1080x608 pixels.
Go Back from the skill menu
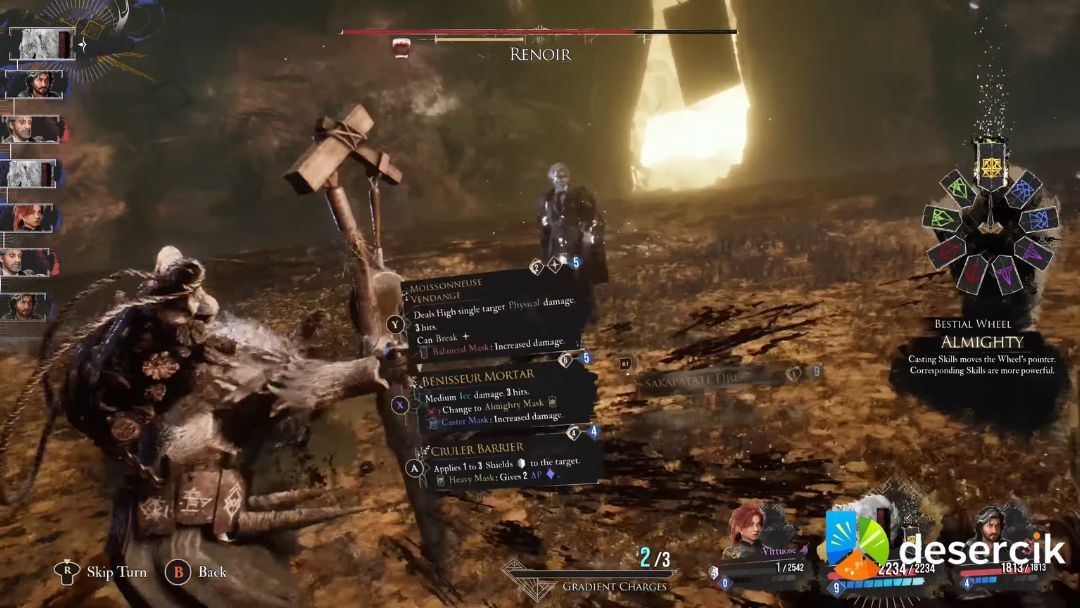(x=198, y=572)
